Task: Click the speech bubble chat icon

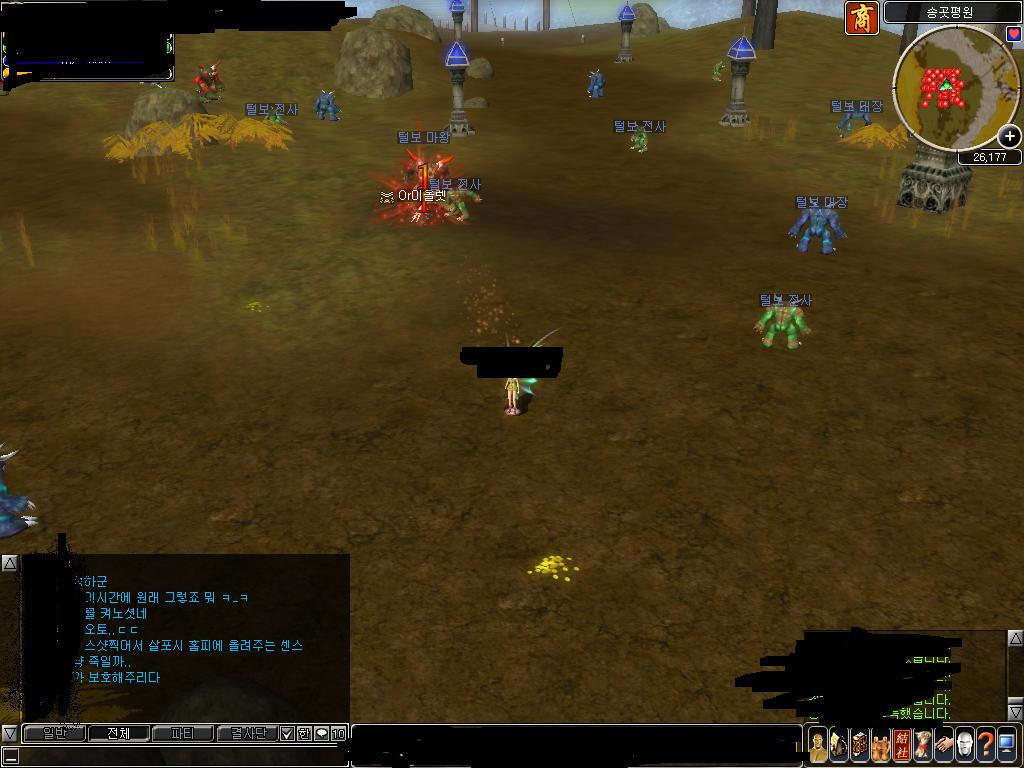Action: (321, 734)
